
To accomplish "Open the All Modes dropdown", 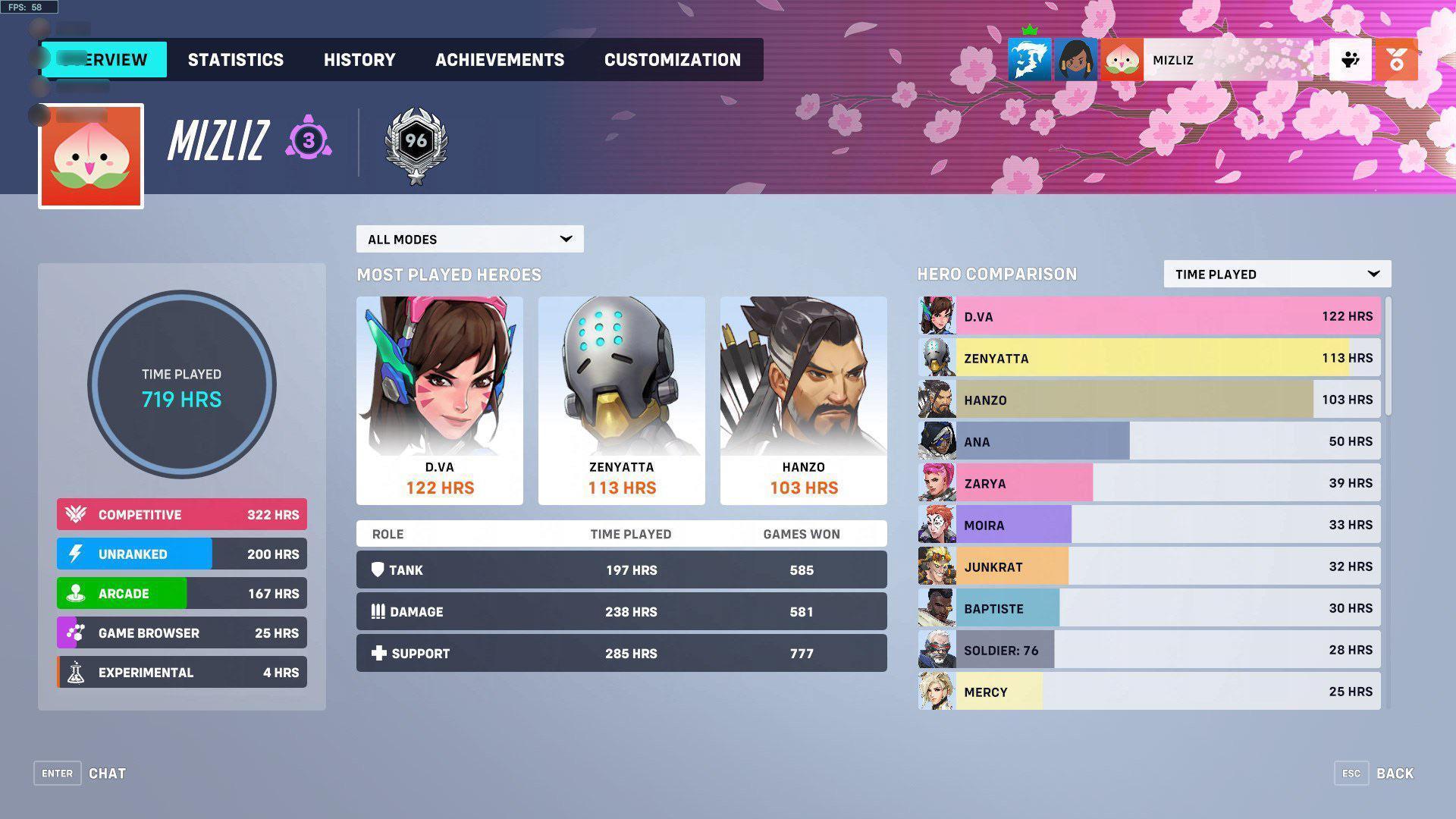I will (469, 239).
